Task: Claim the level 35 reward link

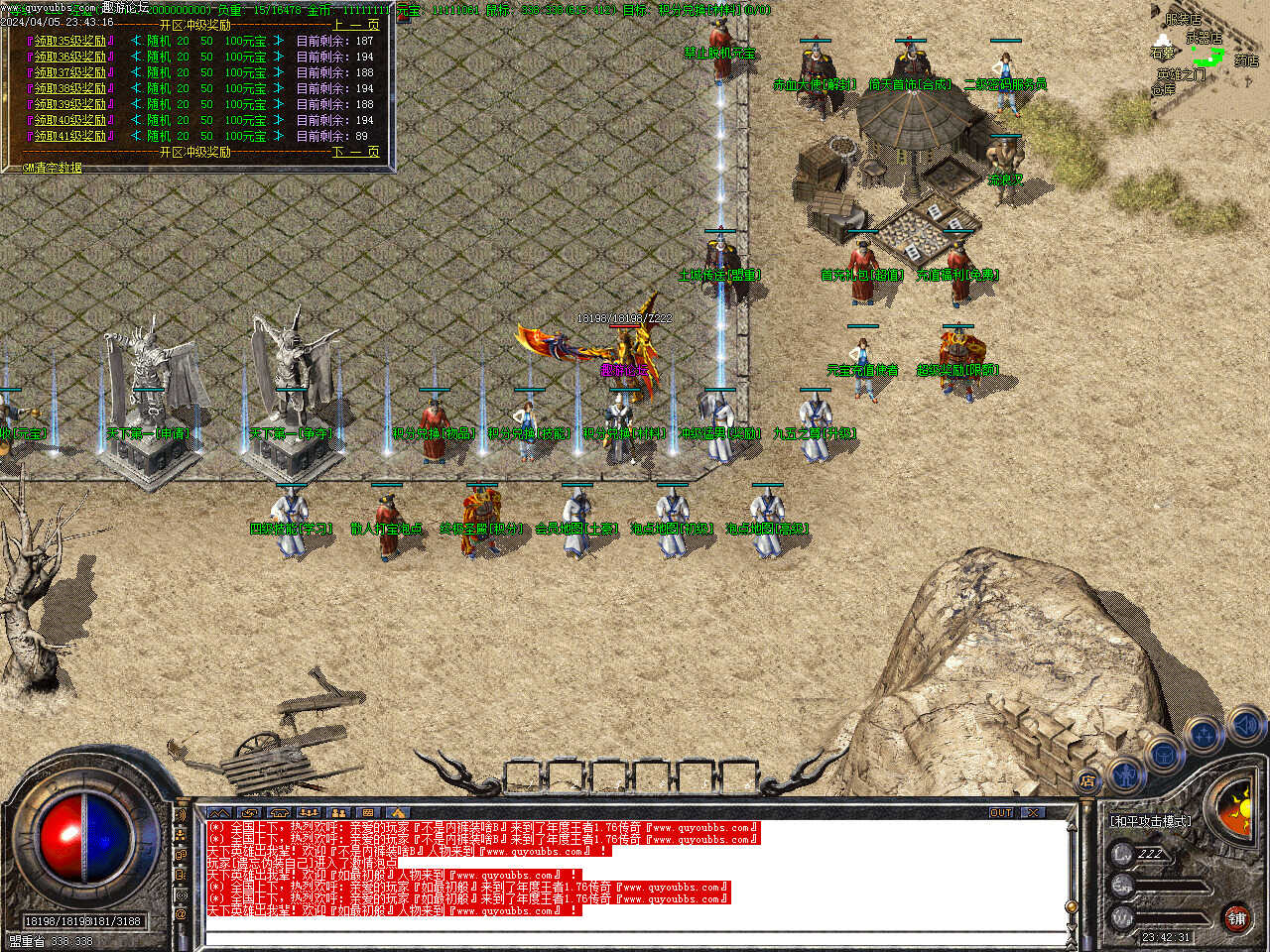Action: (70, 42)
